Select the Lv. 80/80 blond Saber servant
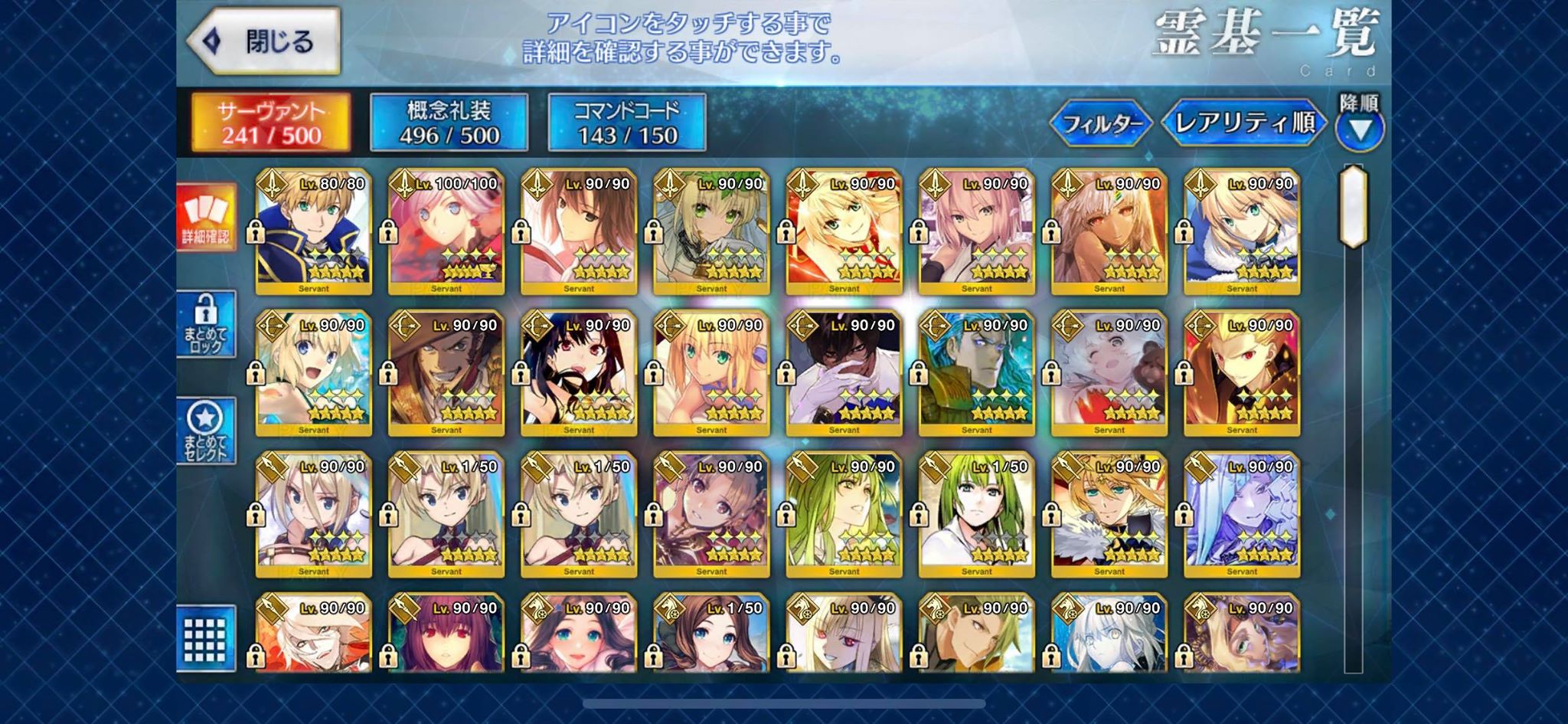Viewport: 1568px width, 724px height. (314, 231)
